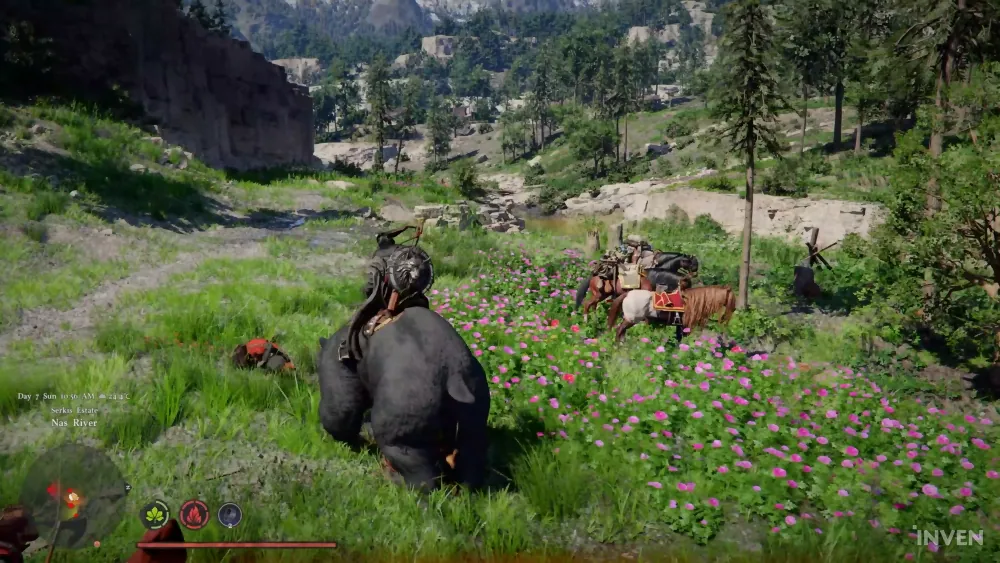Click the dark blue round icon

230,514
